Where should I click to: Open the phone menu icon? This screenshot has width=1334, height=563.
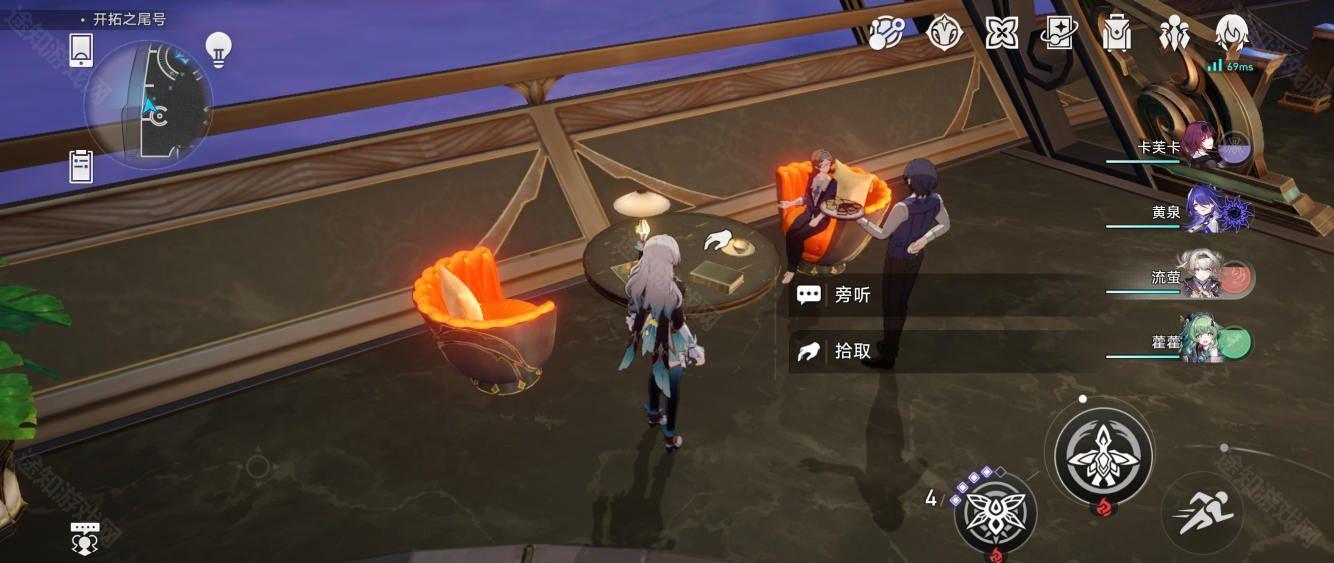81,49
